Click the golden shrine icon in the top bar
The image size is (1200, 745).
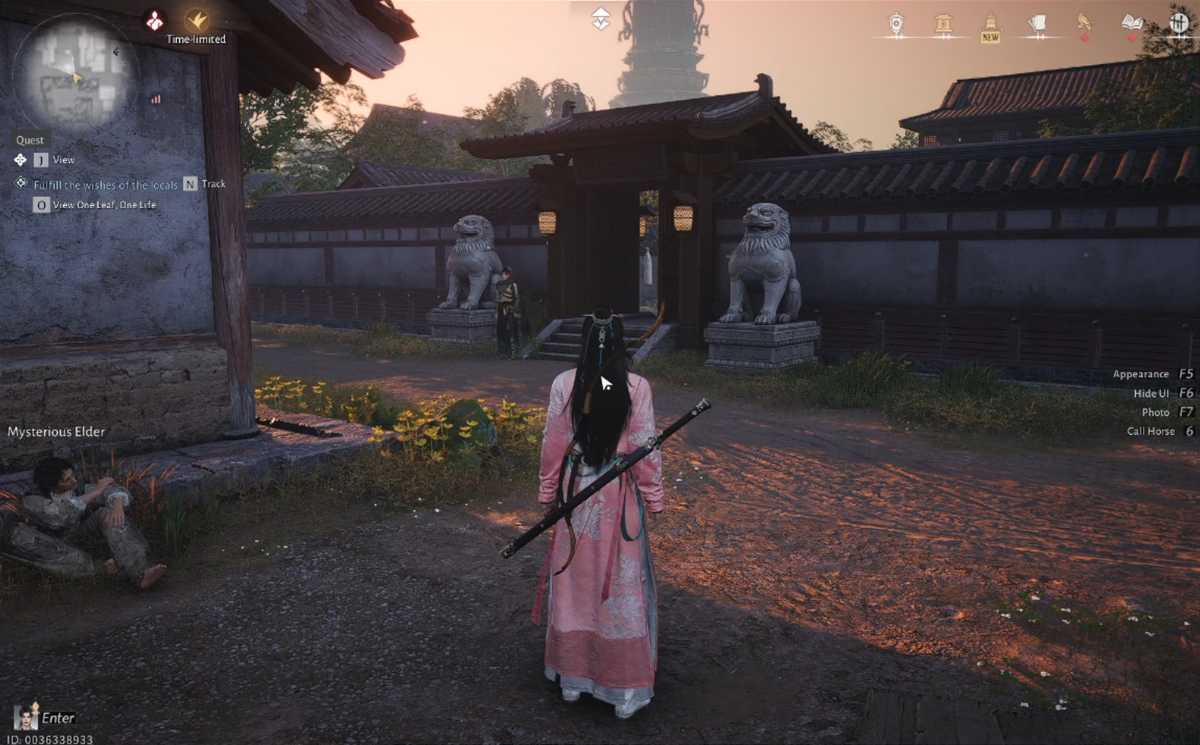943,22
